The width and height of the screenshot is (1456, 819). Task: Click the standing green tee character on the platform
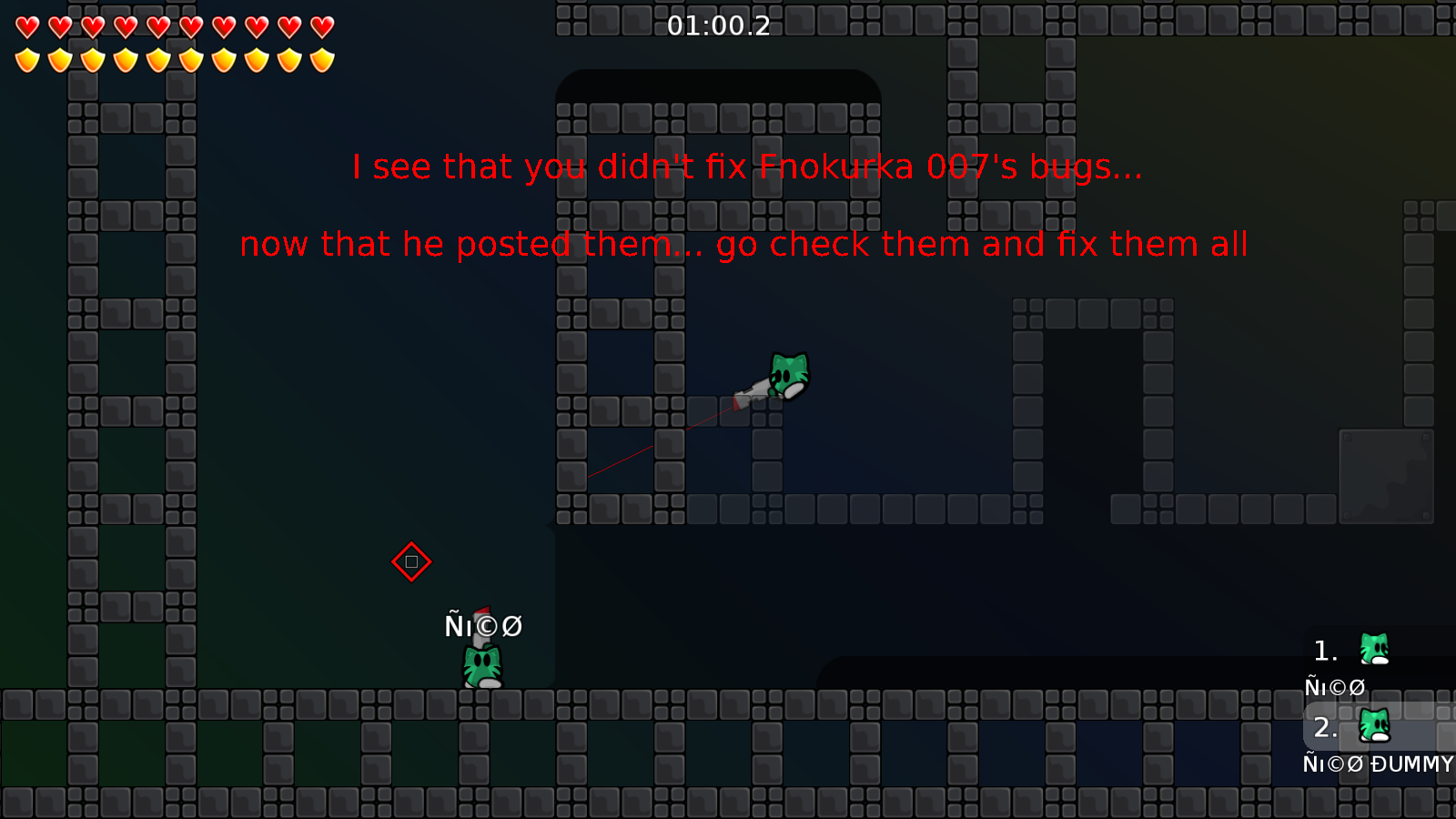(480, 664)
